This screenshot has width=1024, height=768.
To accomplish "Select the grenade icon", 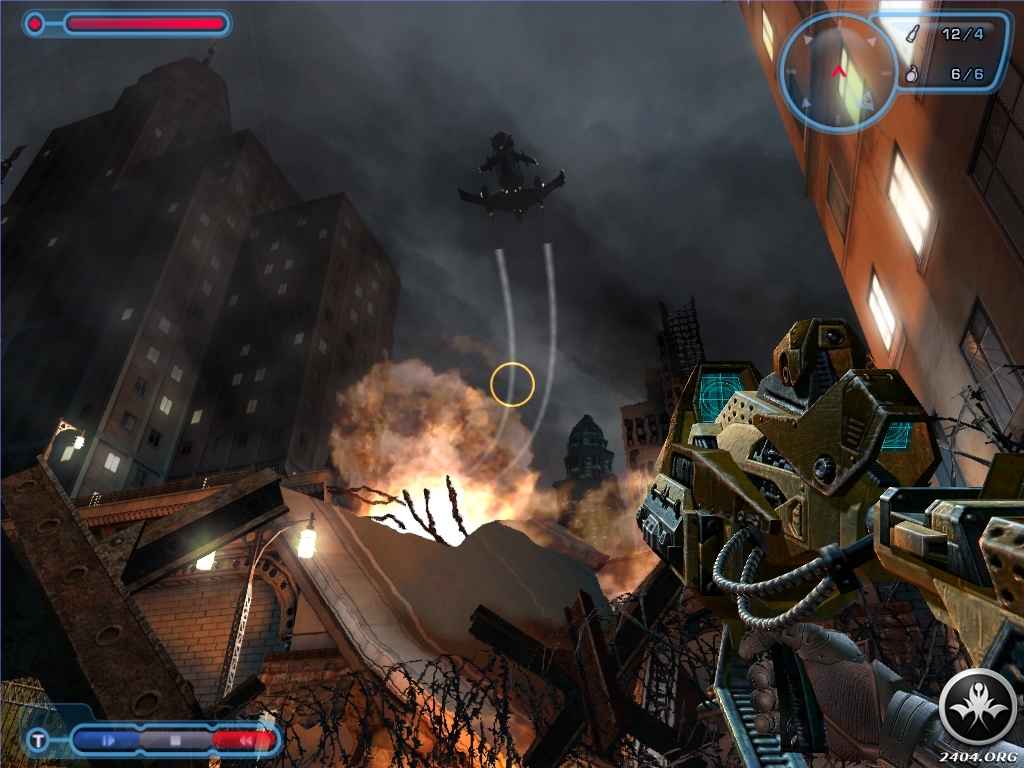I will tap(912, 73).
